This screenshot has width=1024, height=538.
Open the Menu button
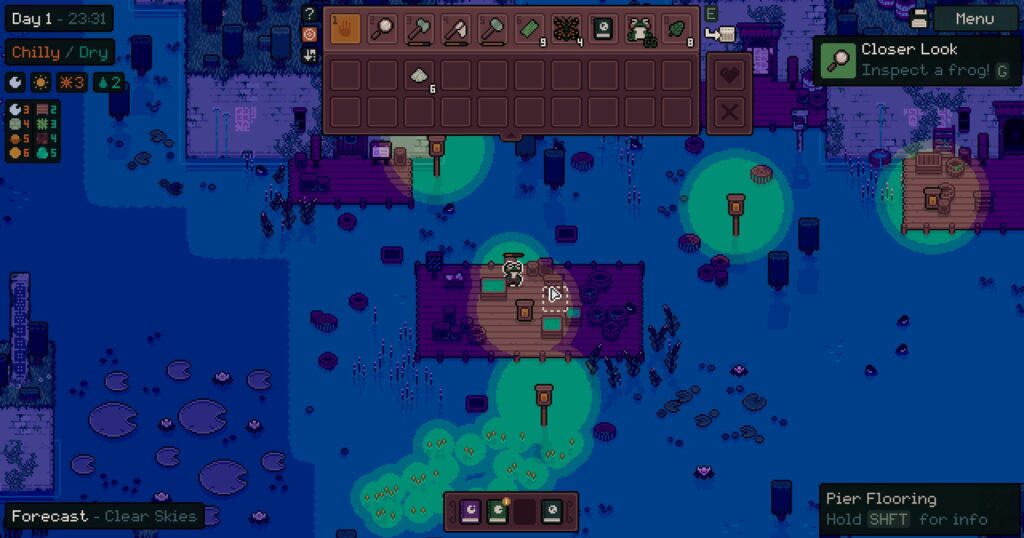click(x=974, y=19)
